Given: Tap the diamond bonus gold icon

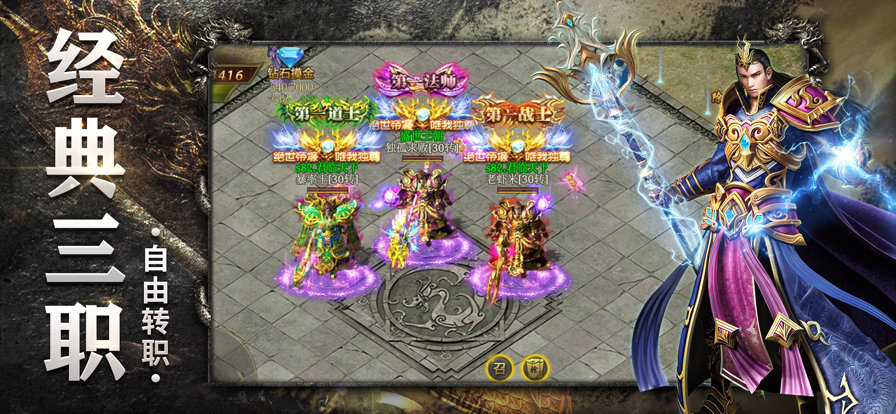Looking at the screenshot, I should pyautogui.click(x=290, y=54).
